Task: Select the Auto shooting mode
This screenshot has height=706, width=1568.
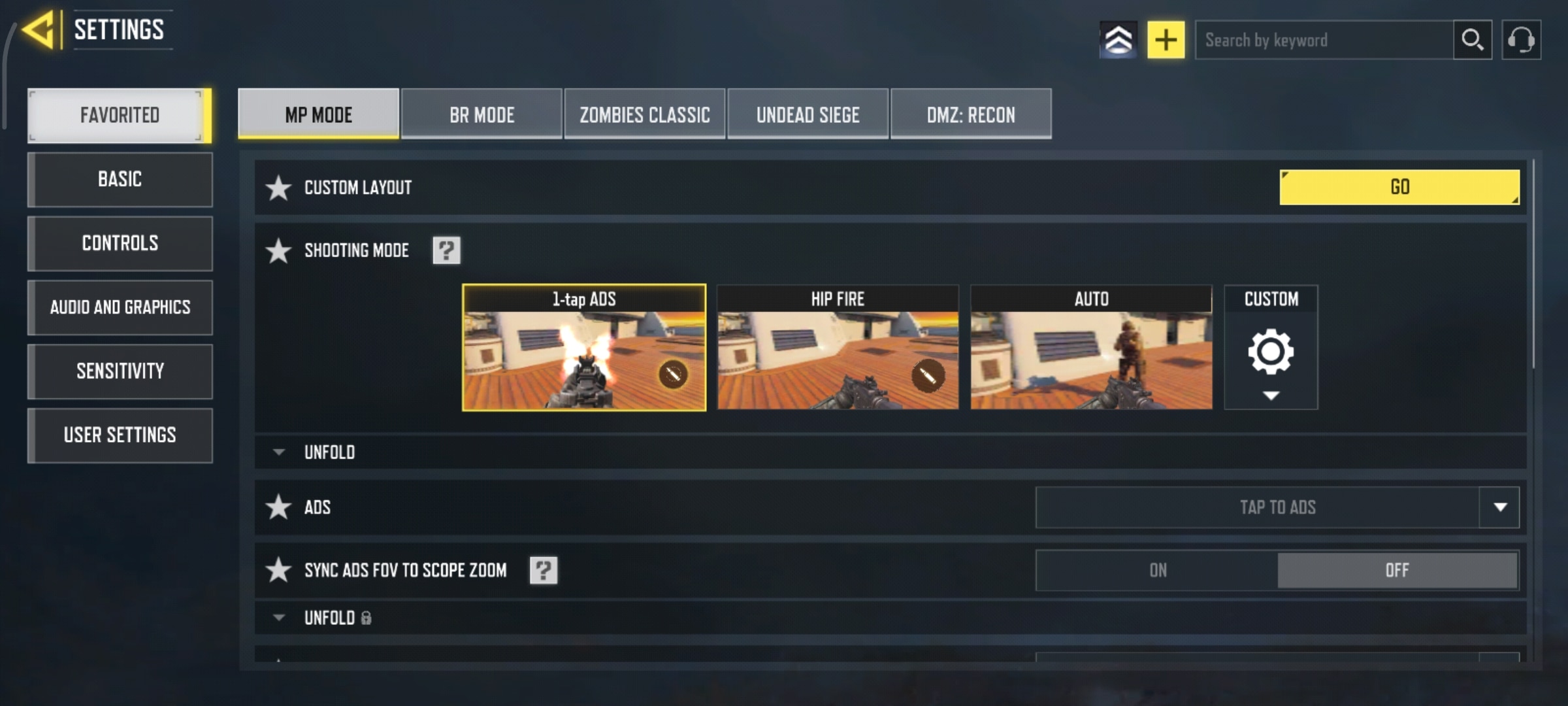Action: pyautogui.click(x=1091, y=348)
